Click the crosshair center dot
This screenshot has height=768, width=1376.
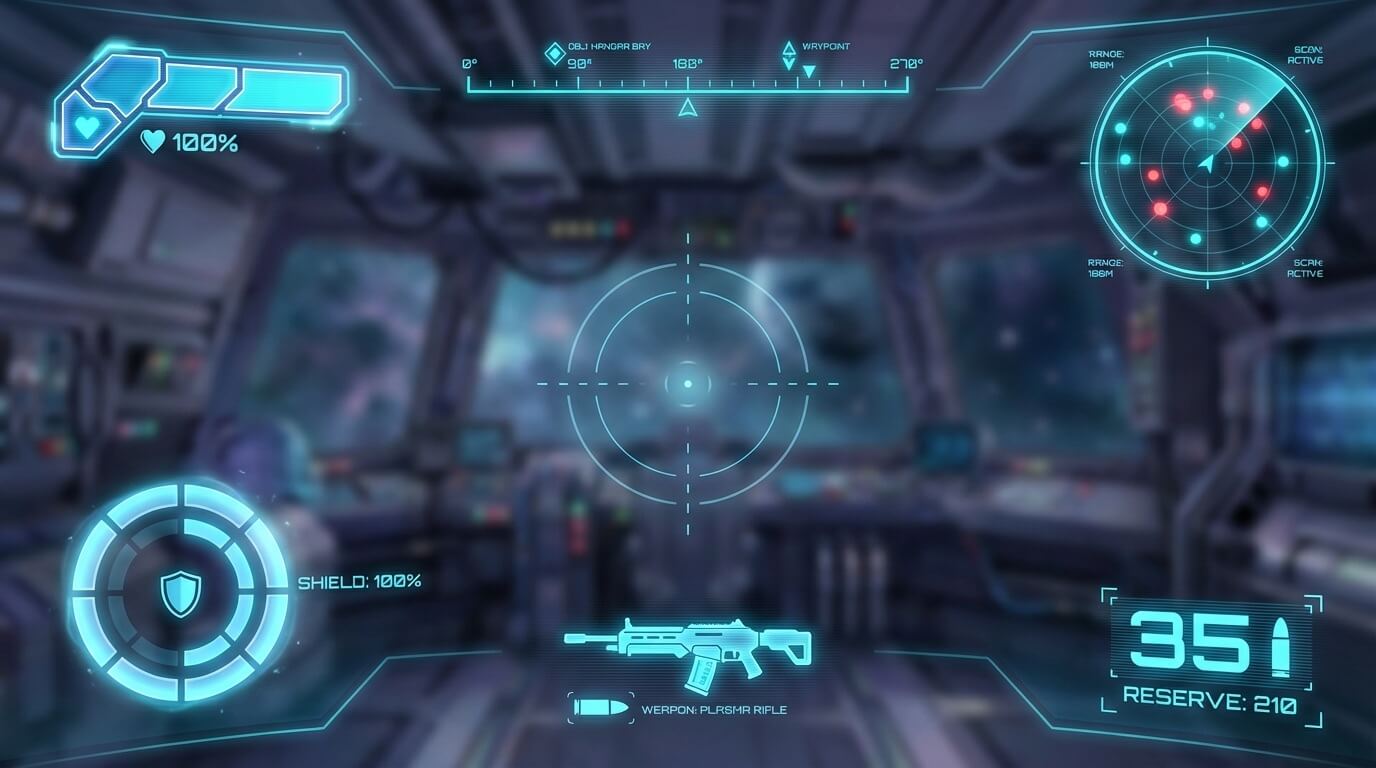[x=687, y=382]
